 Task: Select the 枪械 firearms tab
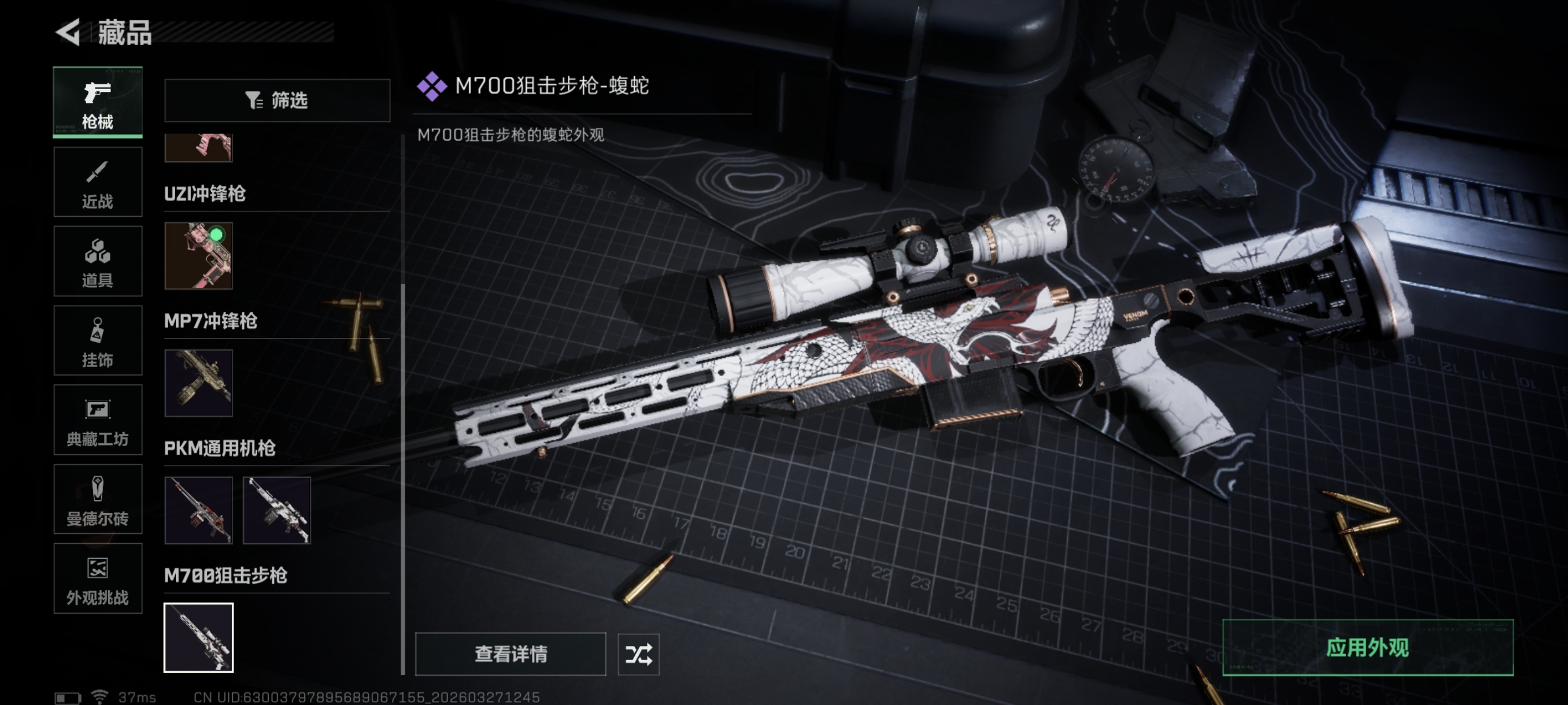[97, 102]
